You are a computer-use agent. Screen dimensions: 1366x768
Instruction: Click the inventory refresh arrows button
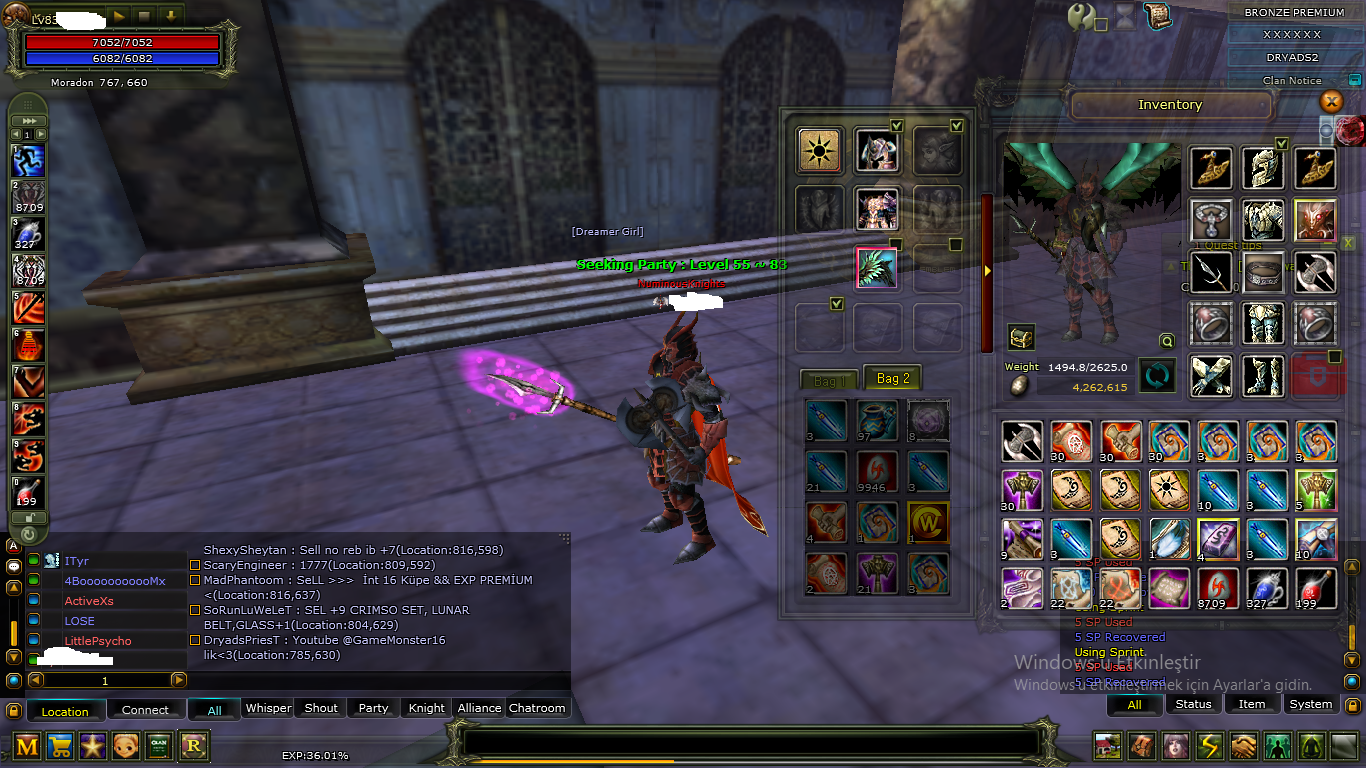1158,376
